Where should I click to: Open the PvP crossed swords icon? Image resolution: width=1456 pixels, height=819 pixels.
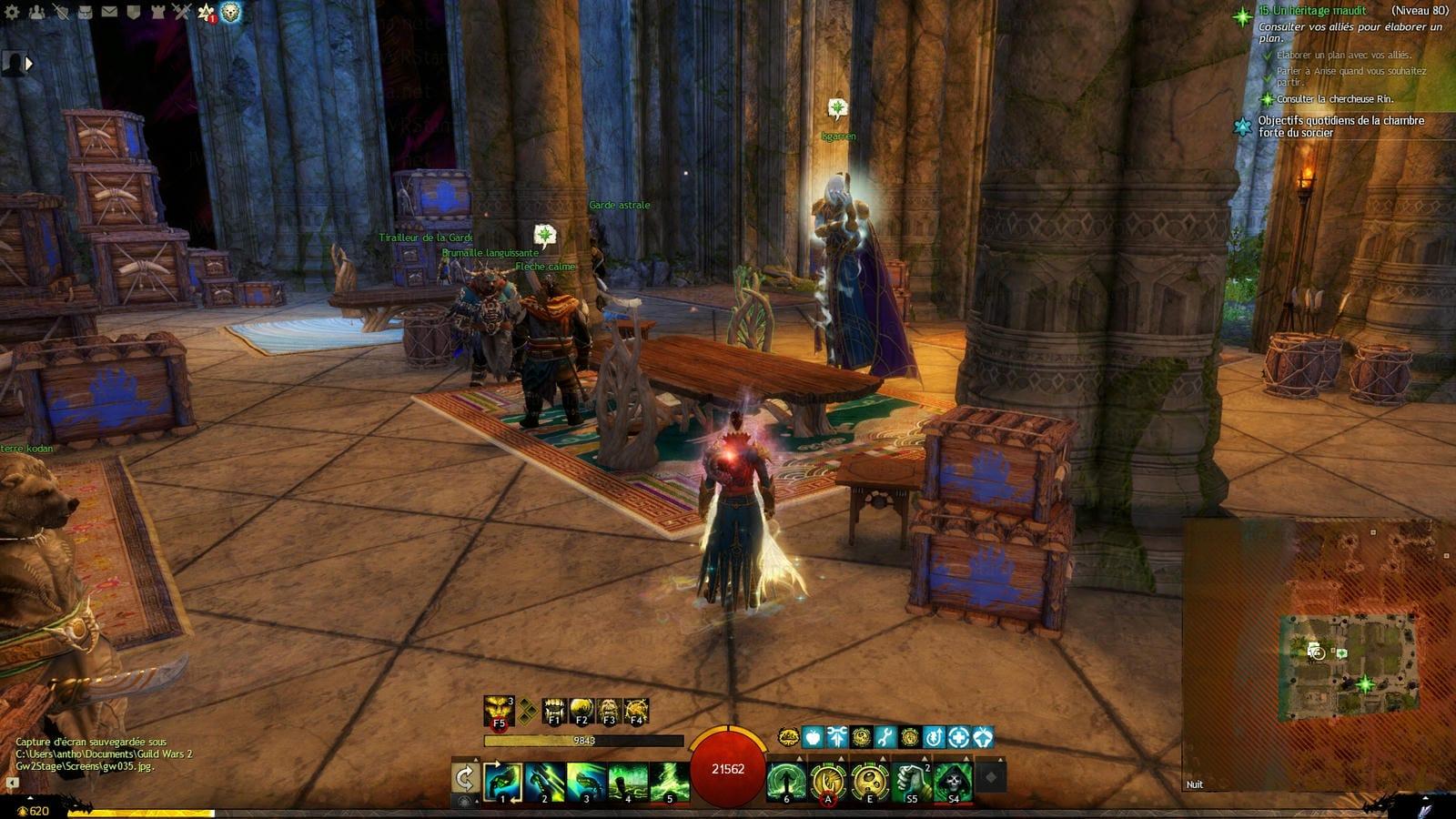(x=182, y=12)
